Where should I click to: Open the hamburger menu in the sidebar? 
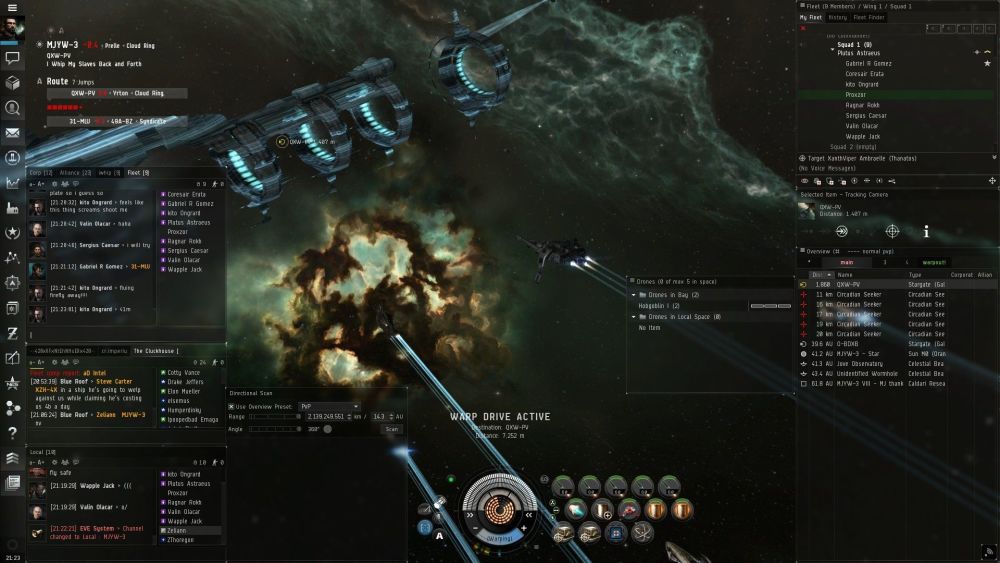[x=12, y=8]
